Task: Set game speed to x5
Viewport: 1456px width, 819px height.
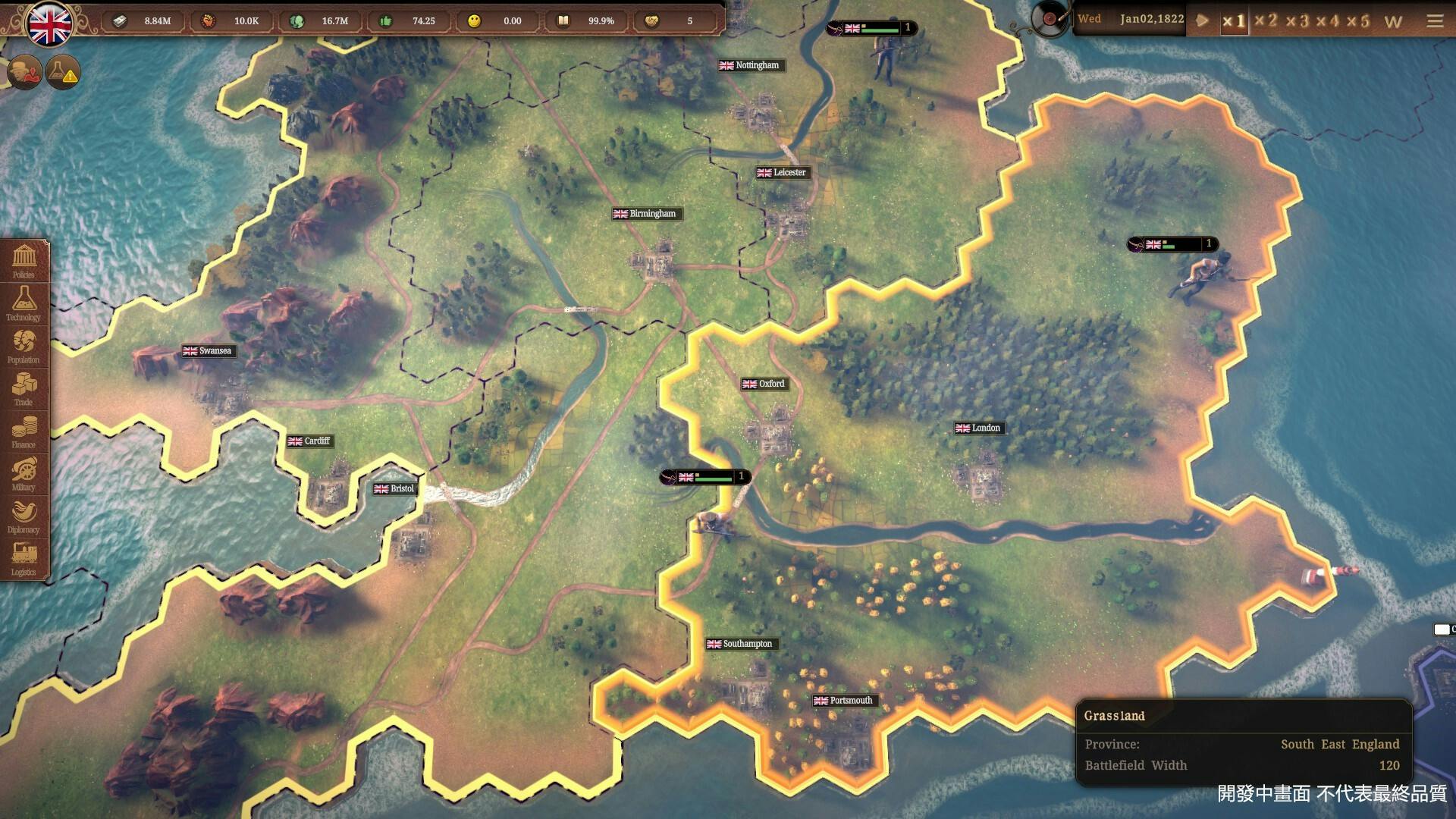Action: coord(1359,20)
